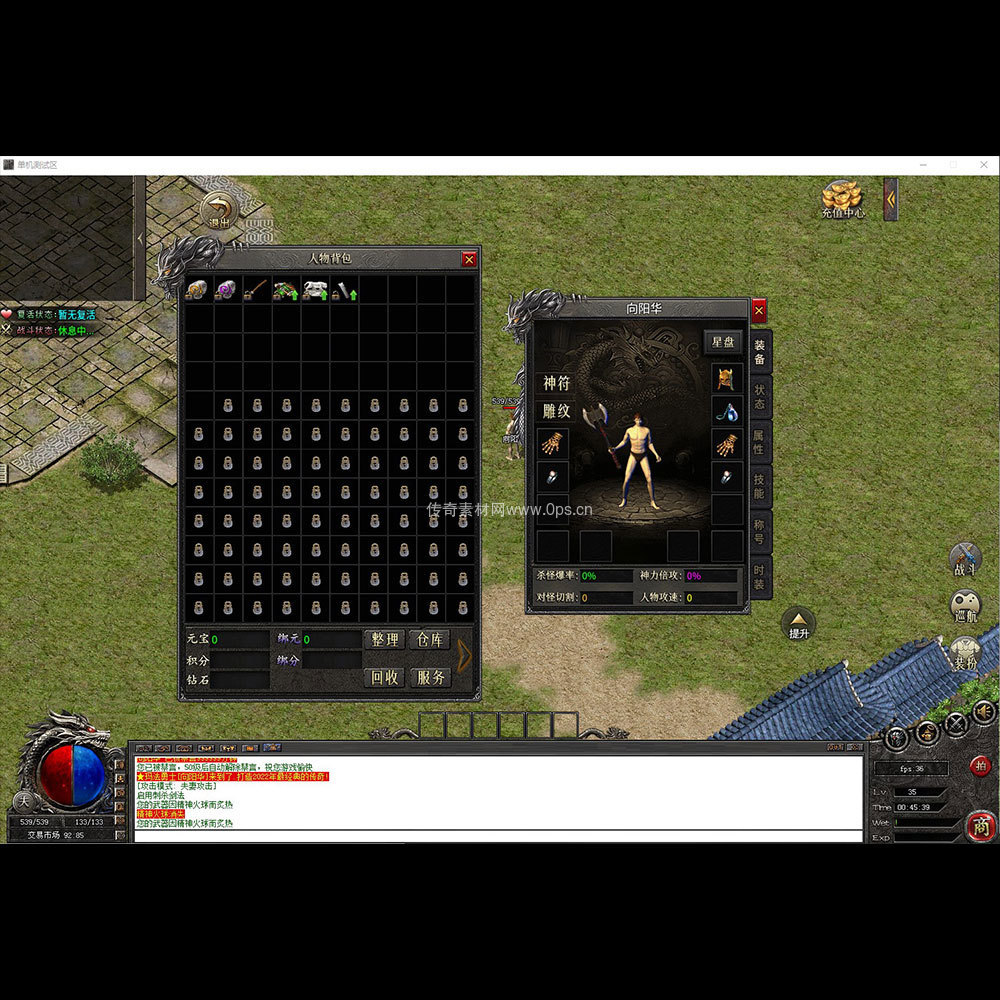This screenshot has height=1000, width=1000.
Task: Open the 仓库 warehouse
Action: [x=429, y=640]
